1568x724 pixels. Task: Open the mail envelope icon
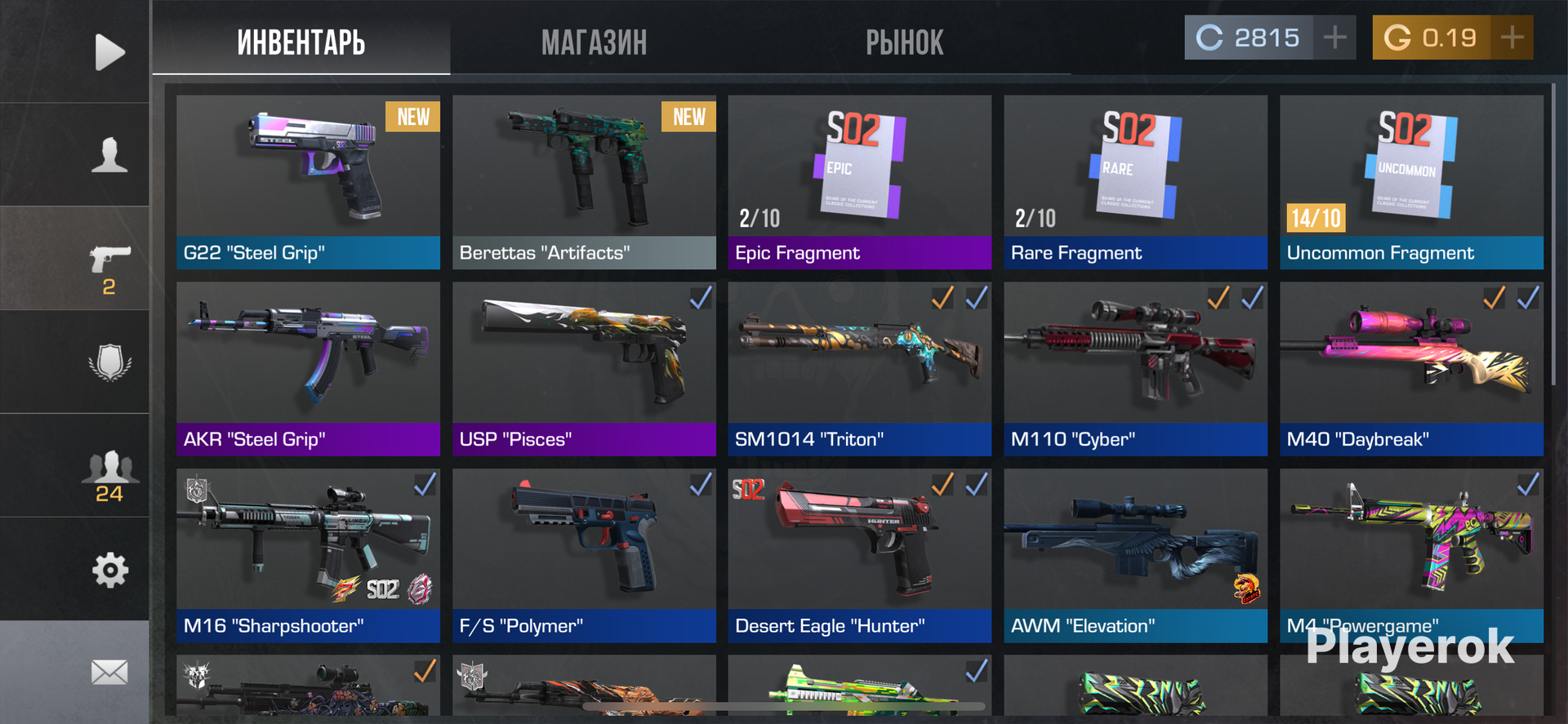coord(109,673)
